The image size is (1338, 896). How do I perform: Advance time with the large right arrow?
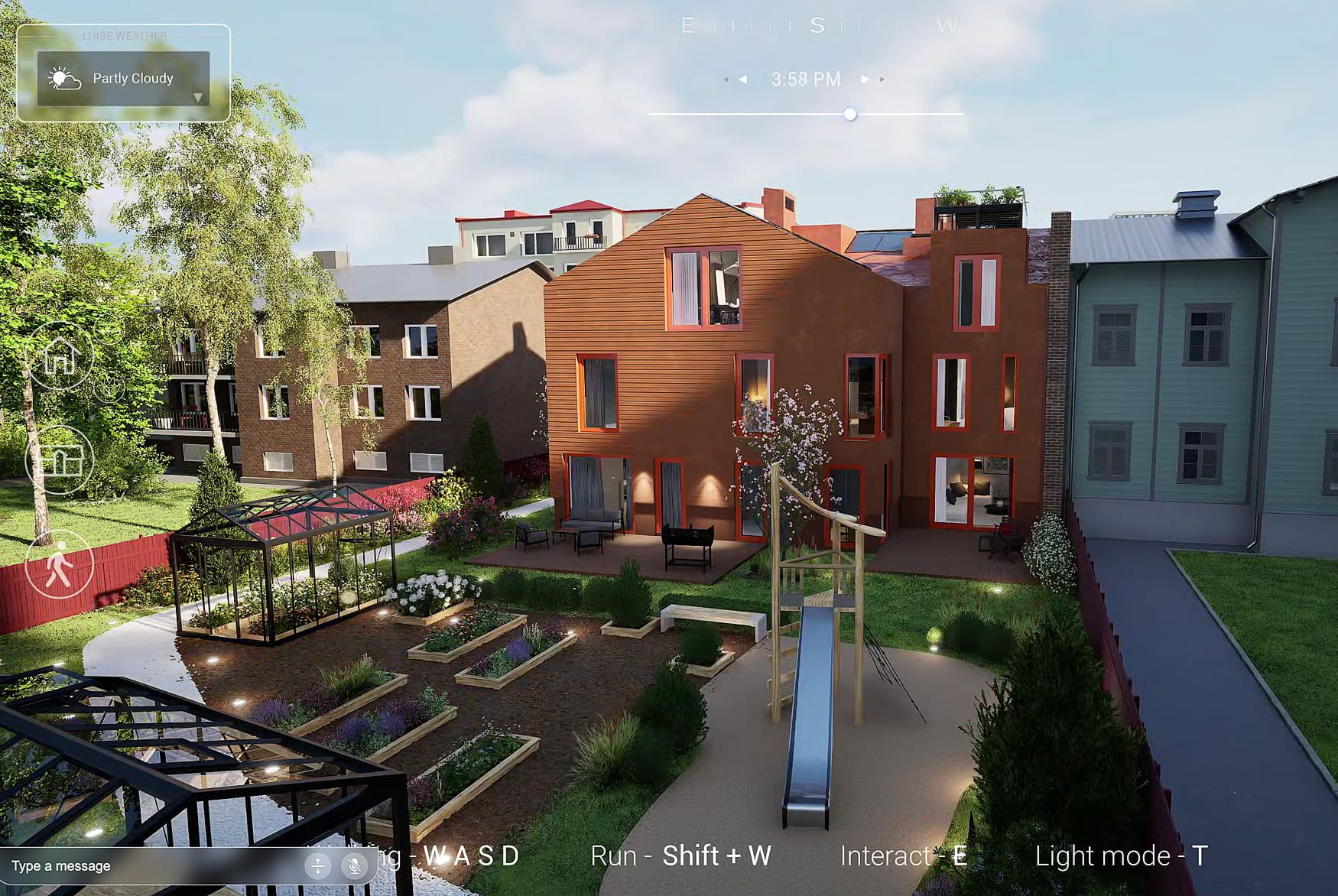(865, 80)
